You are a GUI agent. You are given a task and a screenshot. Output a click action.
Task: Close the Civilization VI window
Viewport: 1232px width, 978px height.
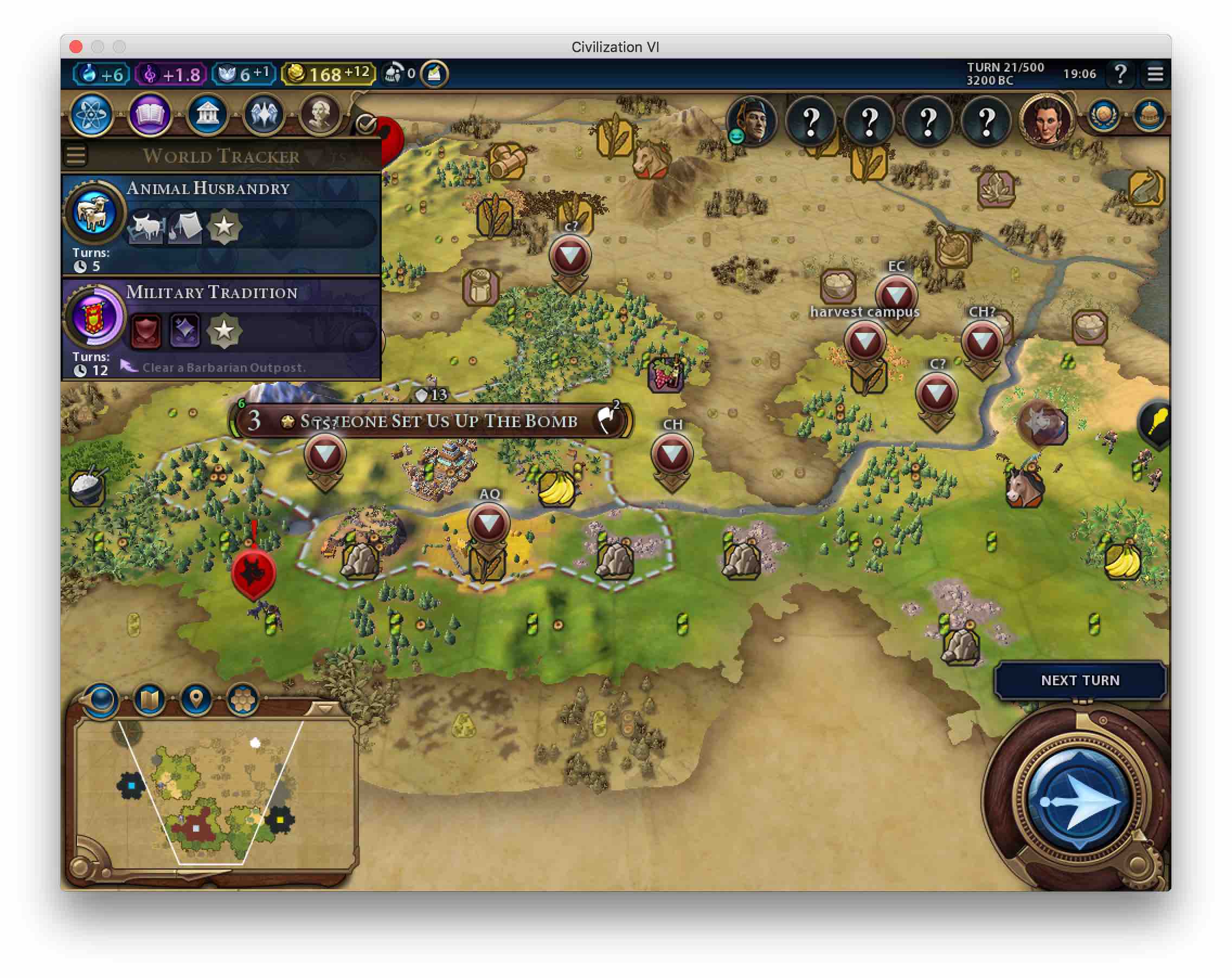(76, 47)
